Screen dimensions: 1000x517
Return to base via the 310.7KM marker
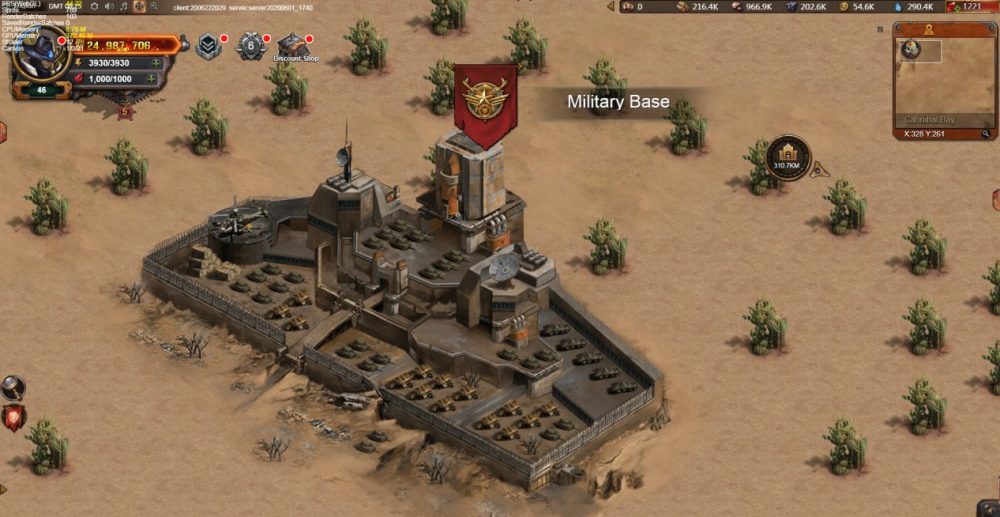point(788,158)
